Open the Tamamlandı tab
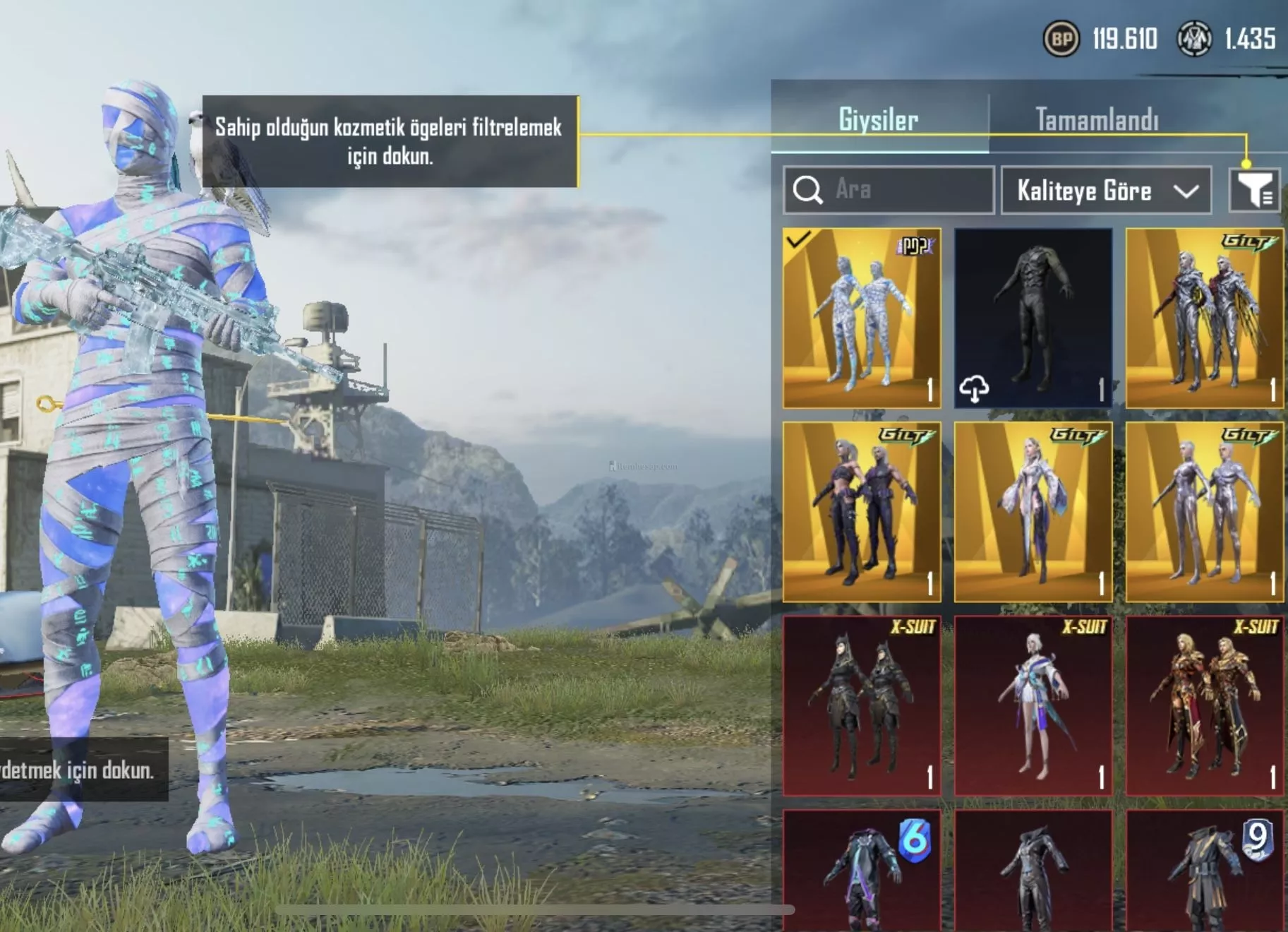This screenshot has width=1288, height=932. [1097, 119]
